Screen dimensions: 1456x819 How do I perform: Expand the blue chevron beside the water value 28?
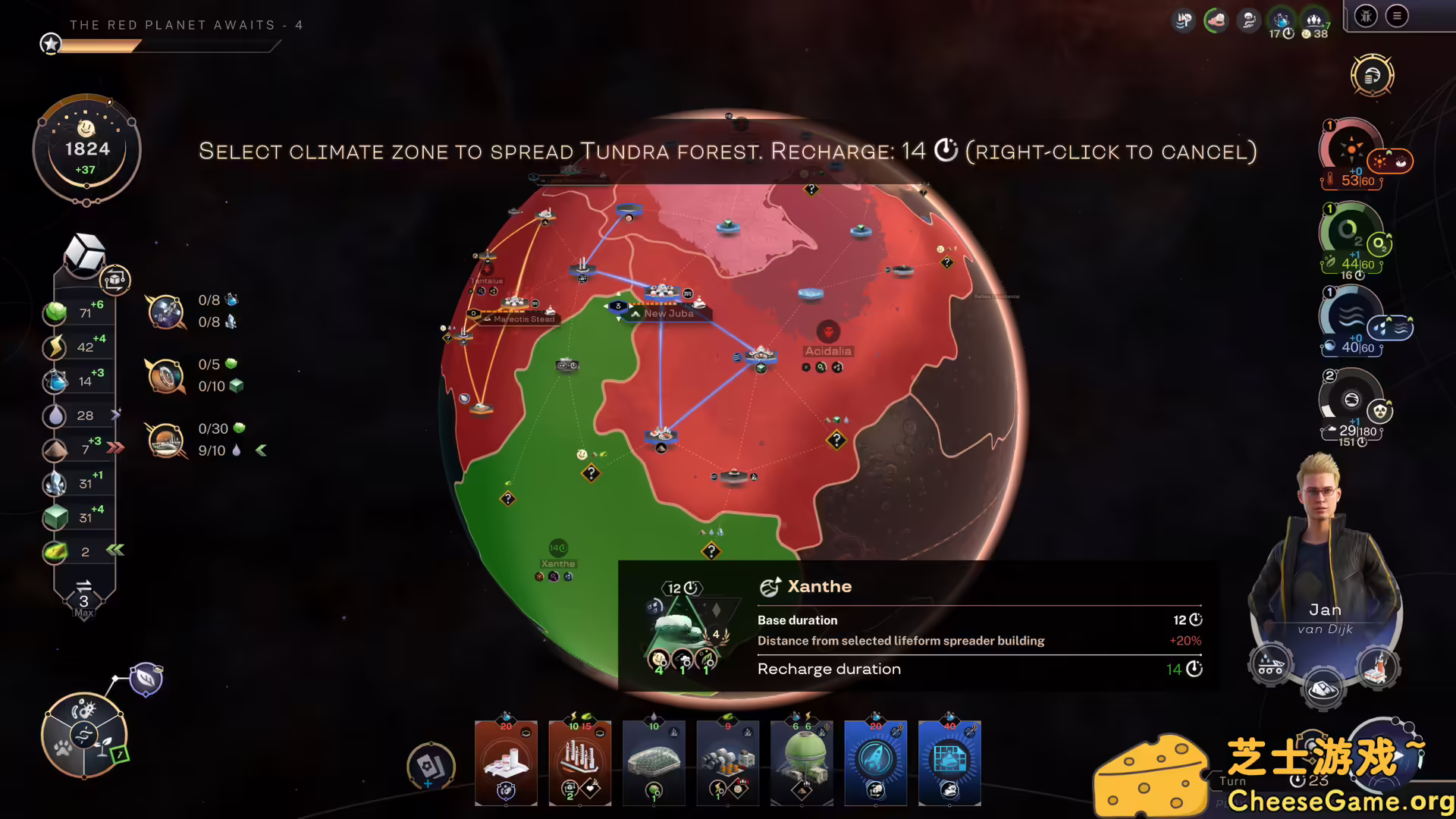pyautogui.click(x=115, y=415)
